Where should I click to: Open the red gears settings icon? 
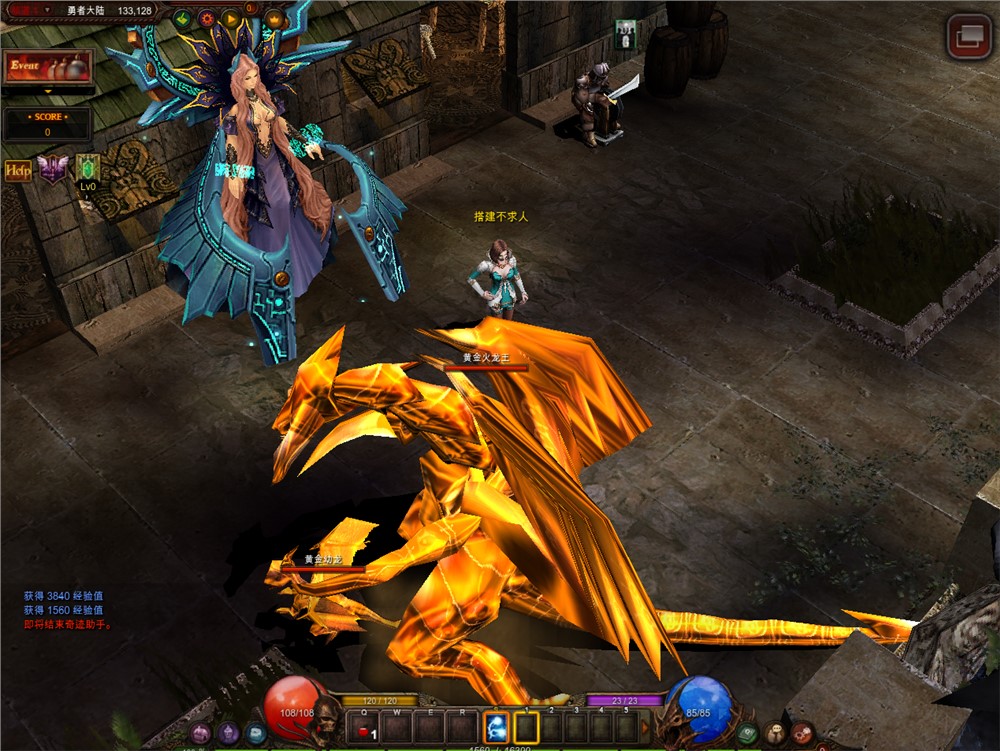(x=802, y=733)
